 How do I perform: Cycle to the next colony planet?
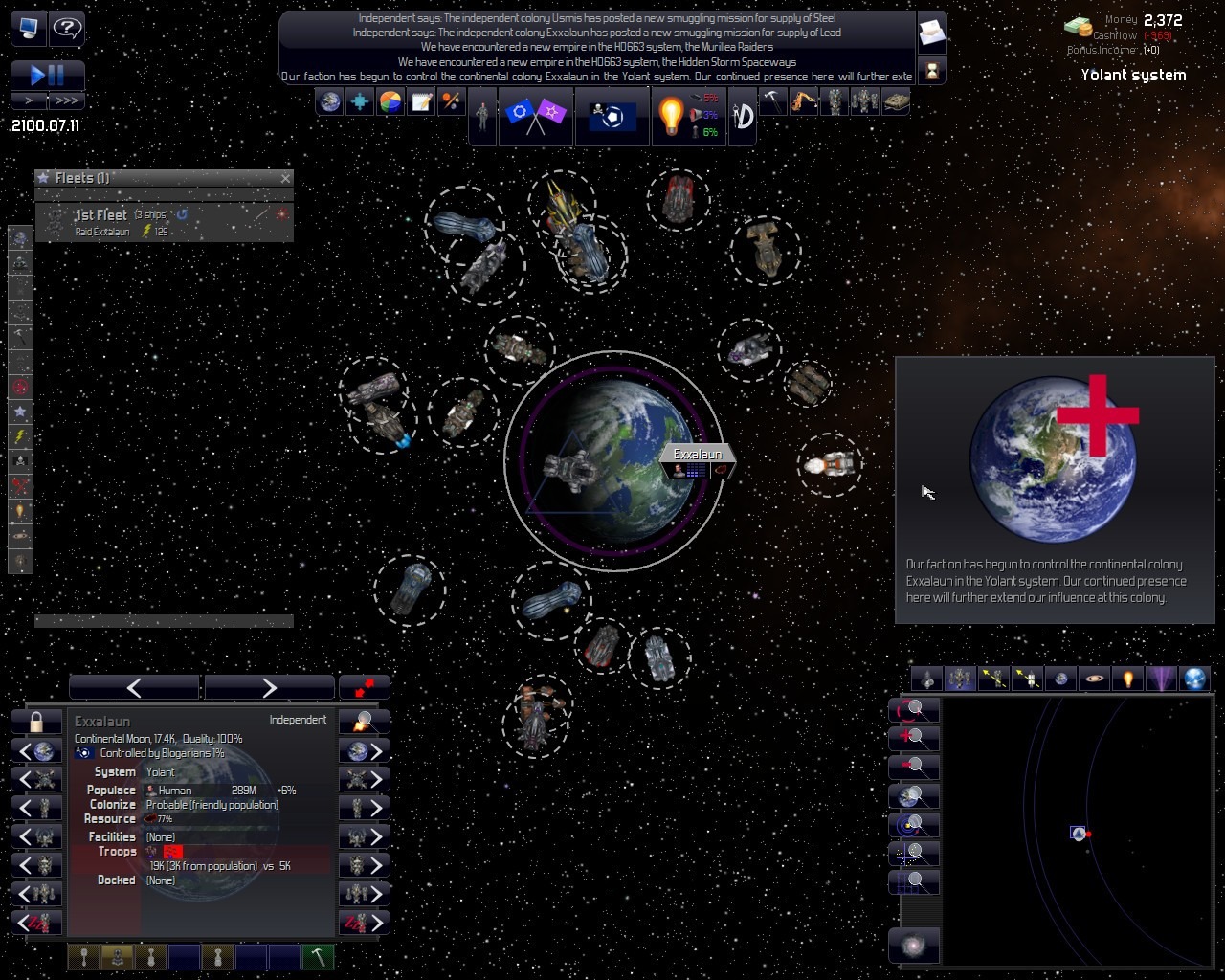point(365,751)
